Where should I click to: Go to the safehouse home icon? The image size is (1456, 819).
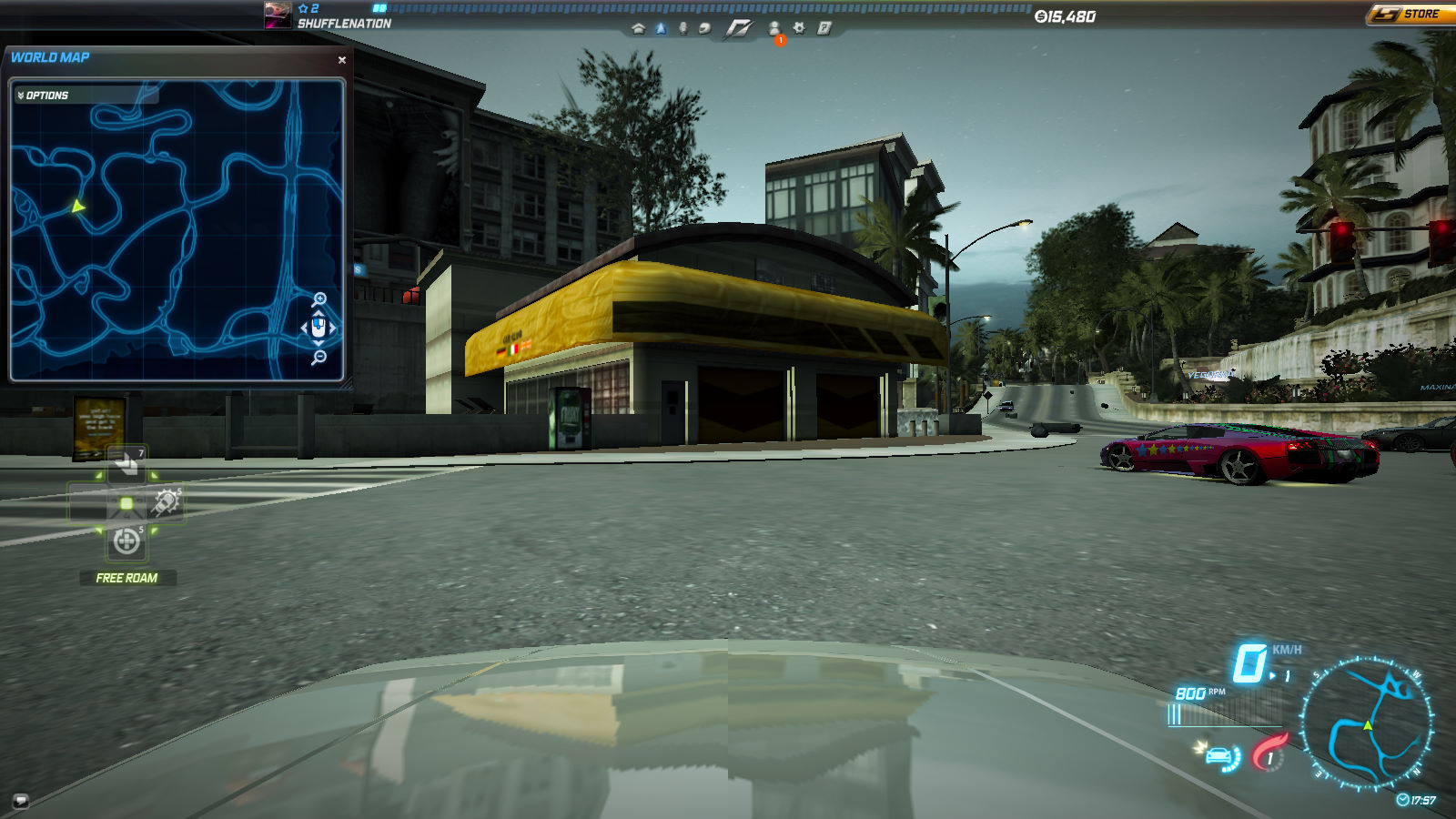point(638,28)
